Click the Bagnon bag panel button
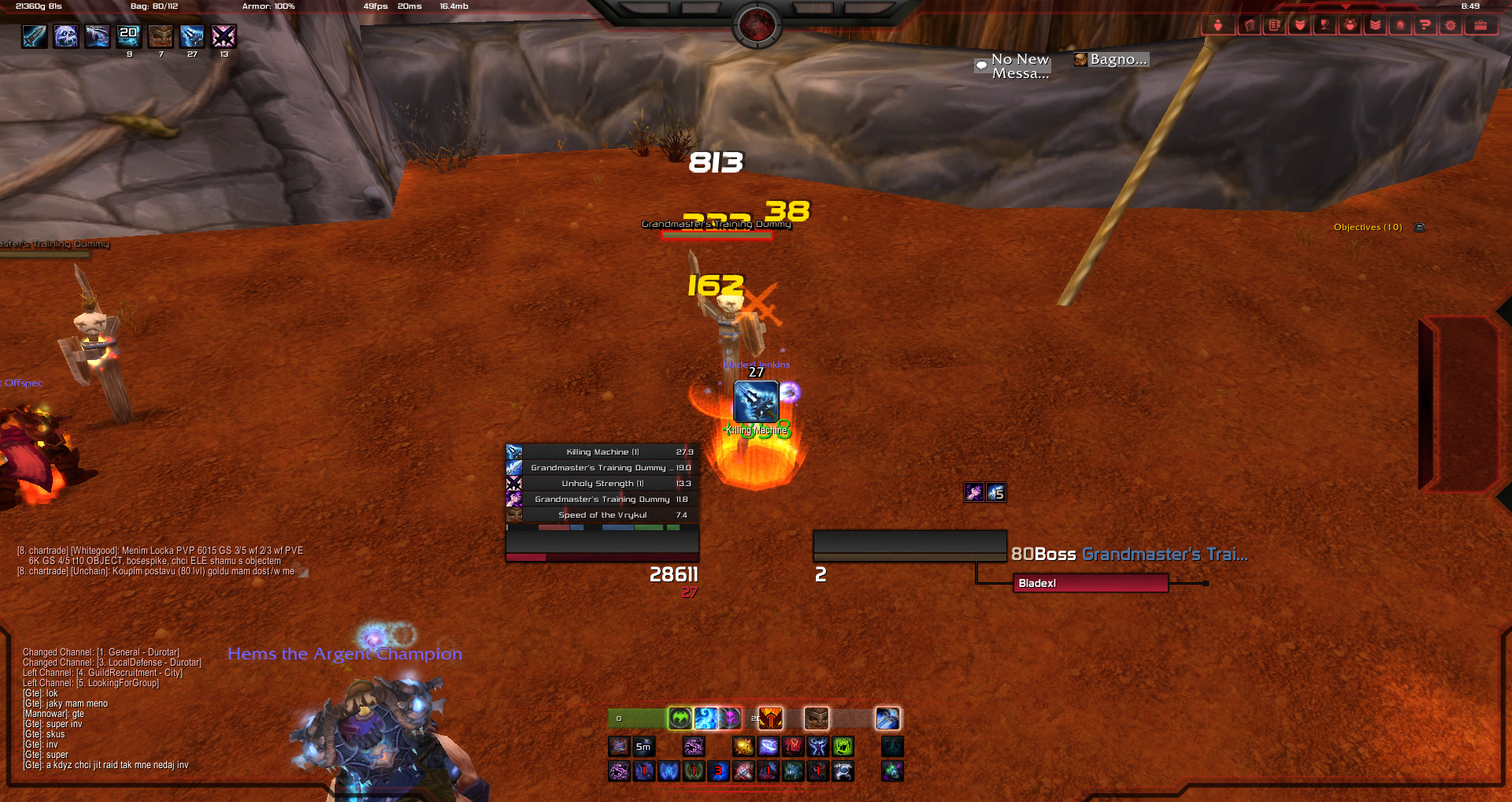Viewport: 1512px width, 802px height. [x=1111, y=60]
